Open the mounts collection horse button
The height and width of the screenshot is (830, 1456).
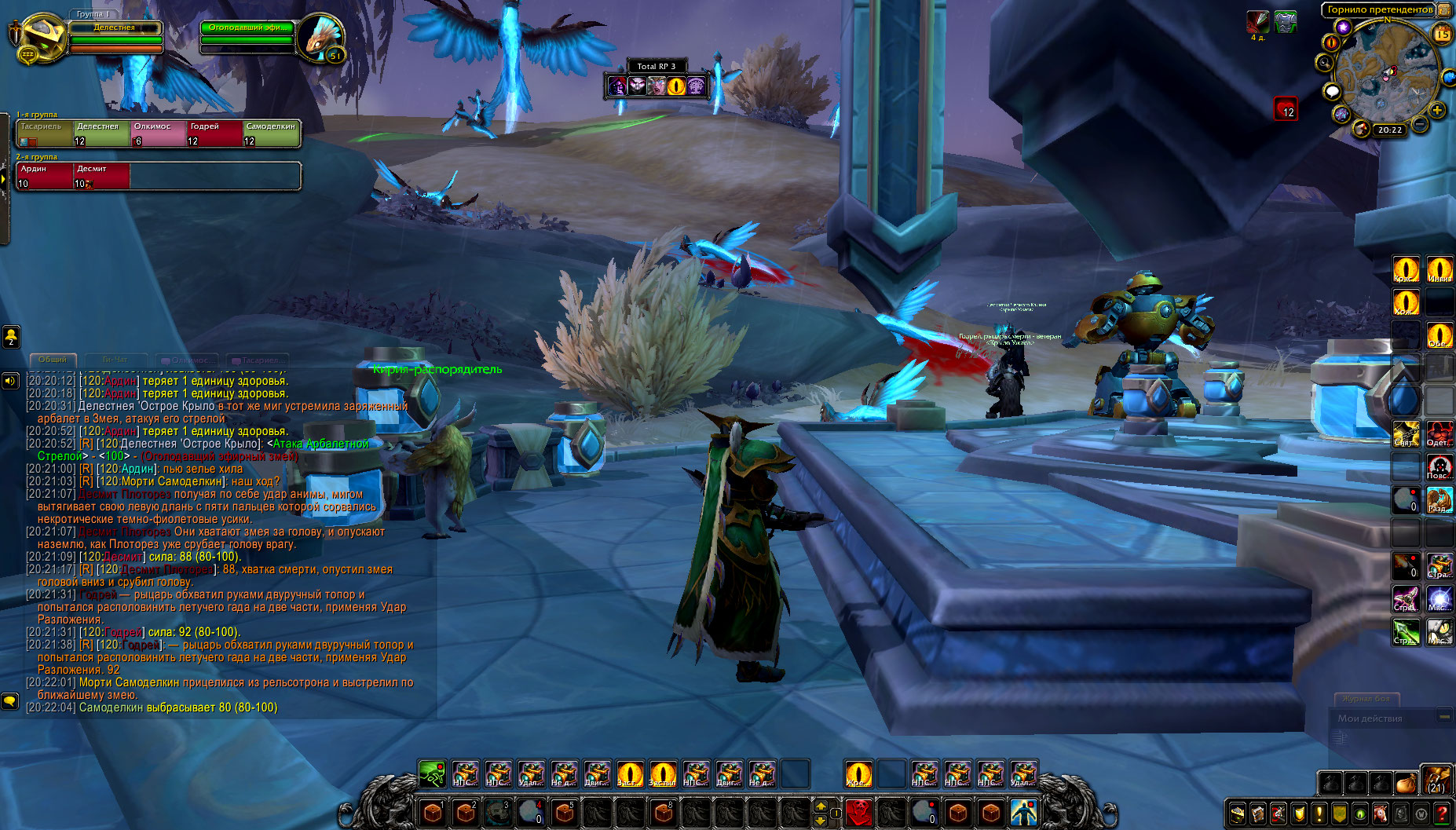1381,814
